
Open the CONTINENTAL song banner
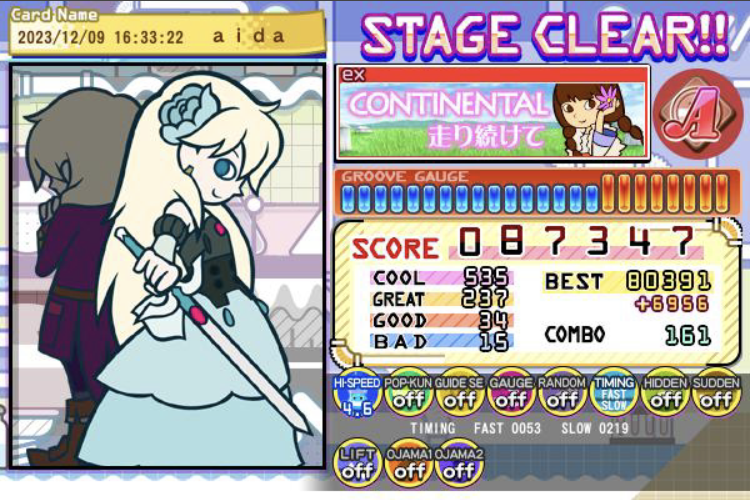(x=493, y=112)
